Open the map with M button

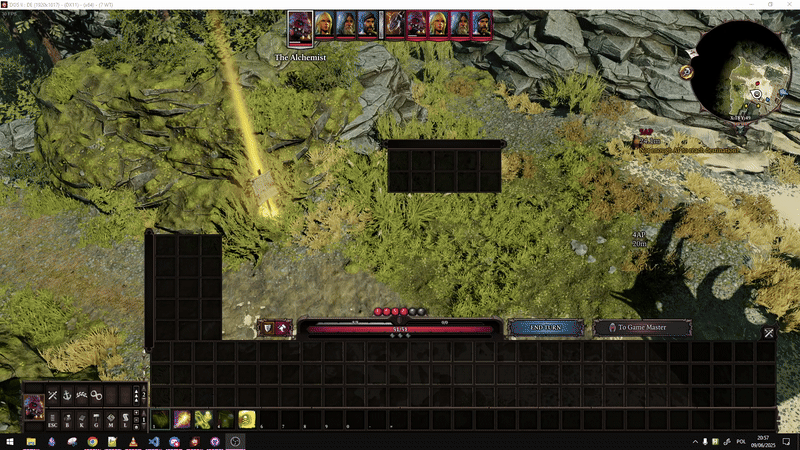click(x=111, y=423)
